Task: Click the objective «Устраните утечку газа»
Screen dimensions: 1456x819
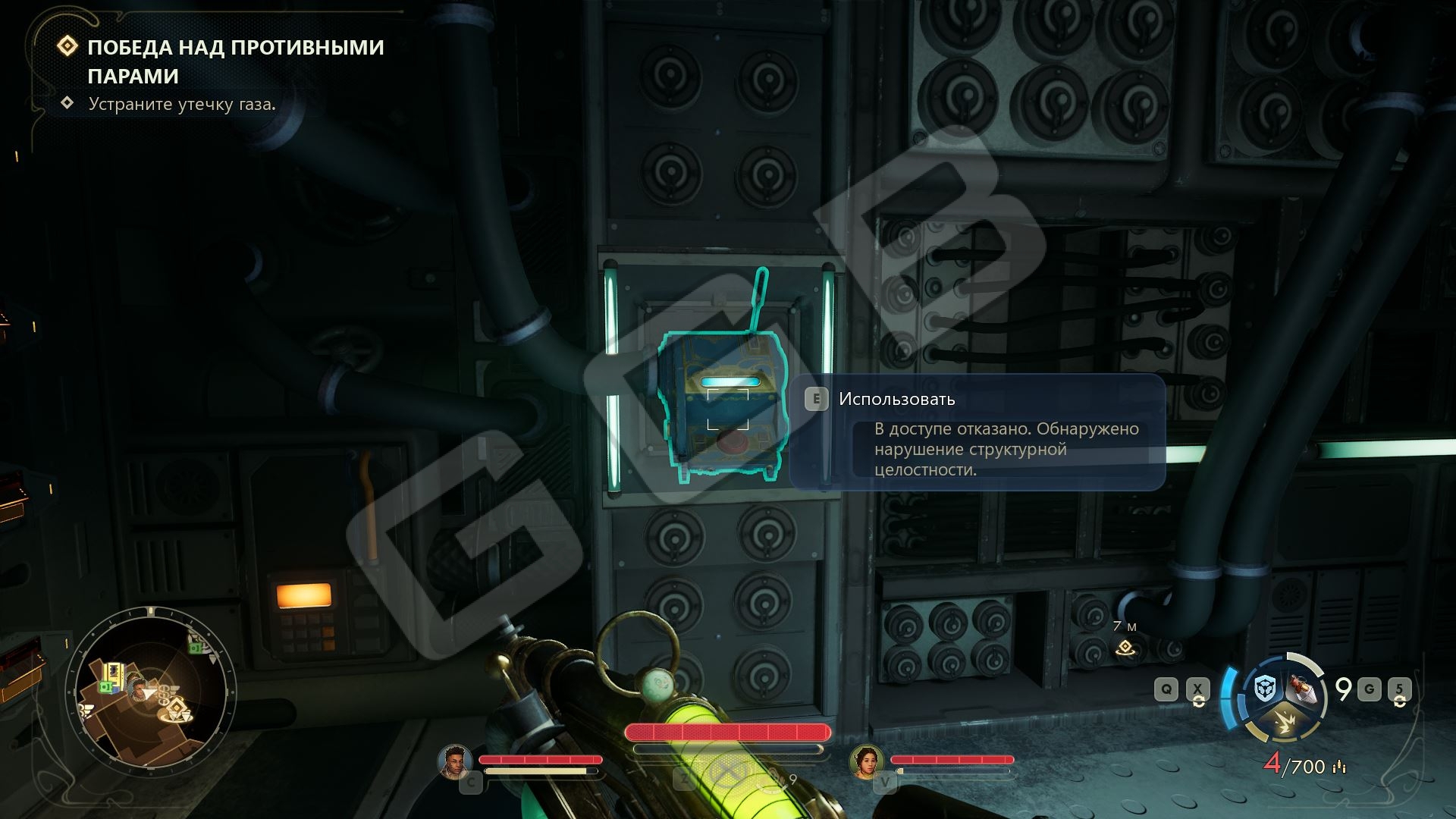Action: (x=182, y=104)
